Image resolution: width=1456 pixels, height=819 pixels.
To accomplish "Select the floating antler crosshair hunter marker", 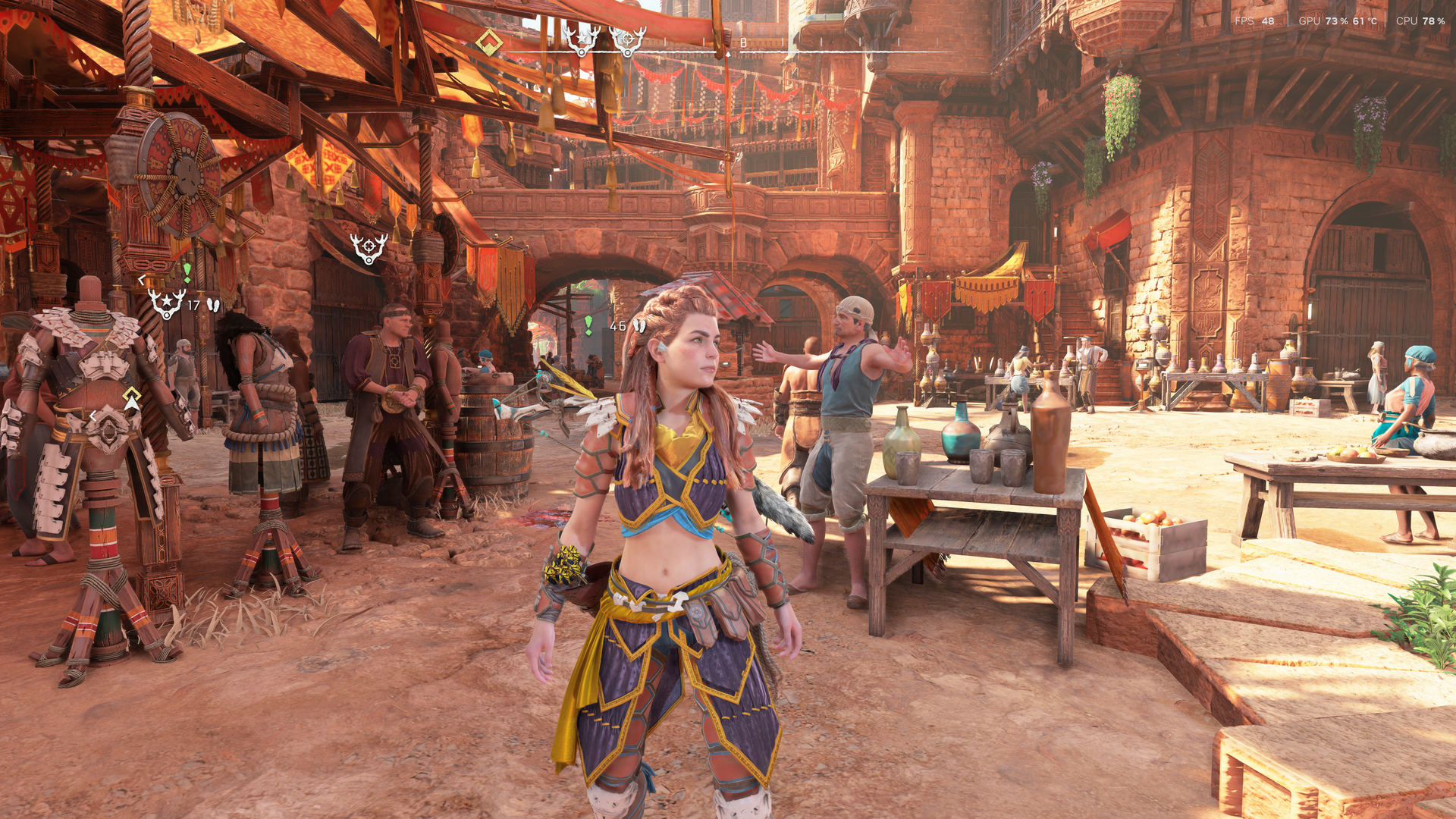I will tap(369, 248).
